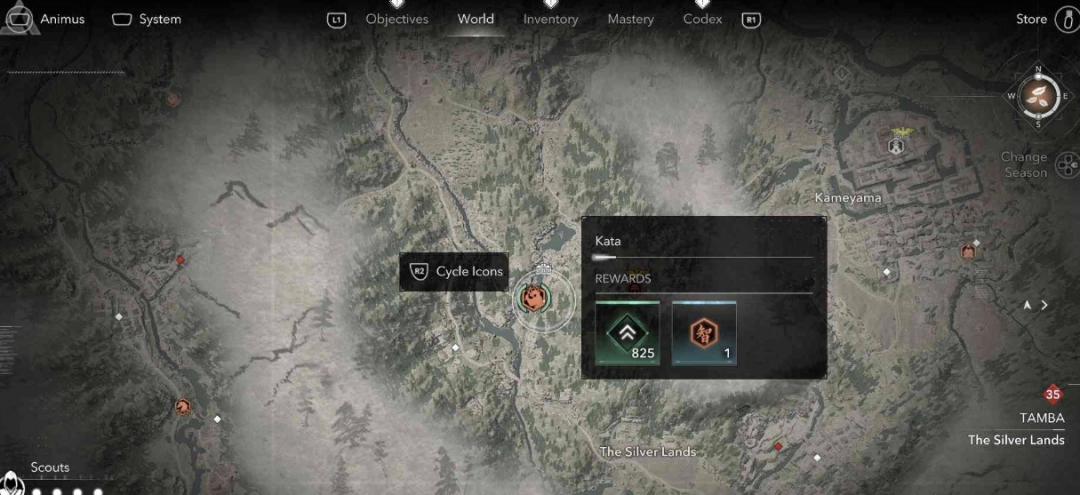
Task: Go to the Mastery tab
Action: pyautogui.click(x=630, y=19)
